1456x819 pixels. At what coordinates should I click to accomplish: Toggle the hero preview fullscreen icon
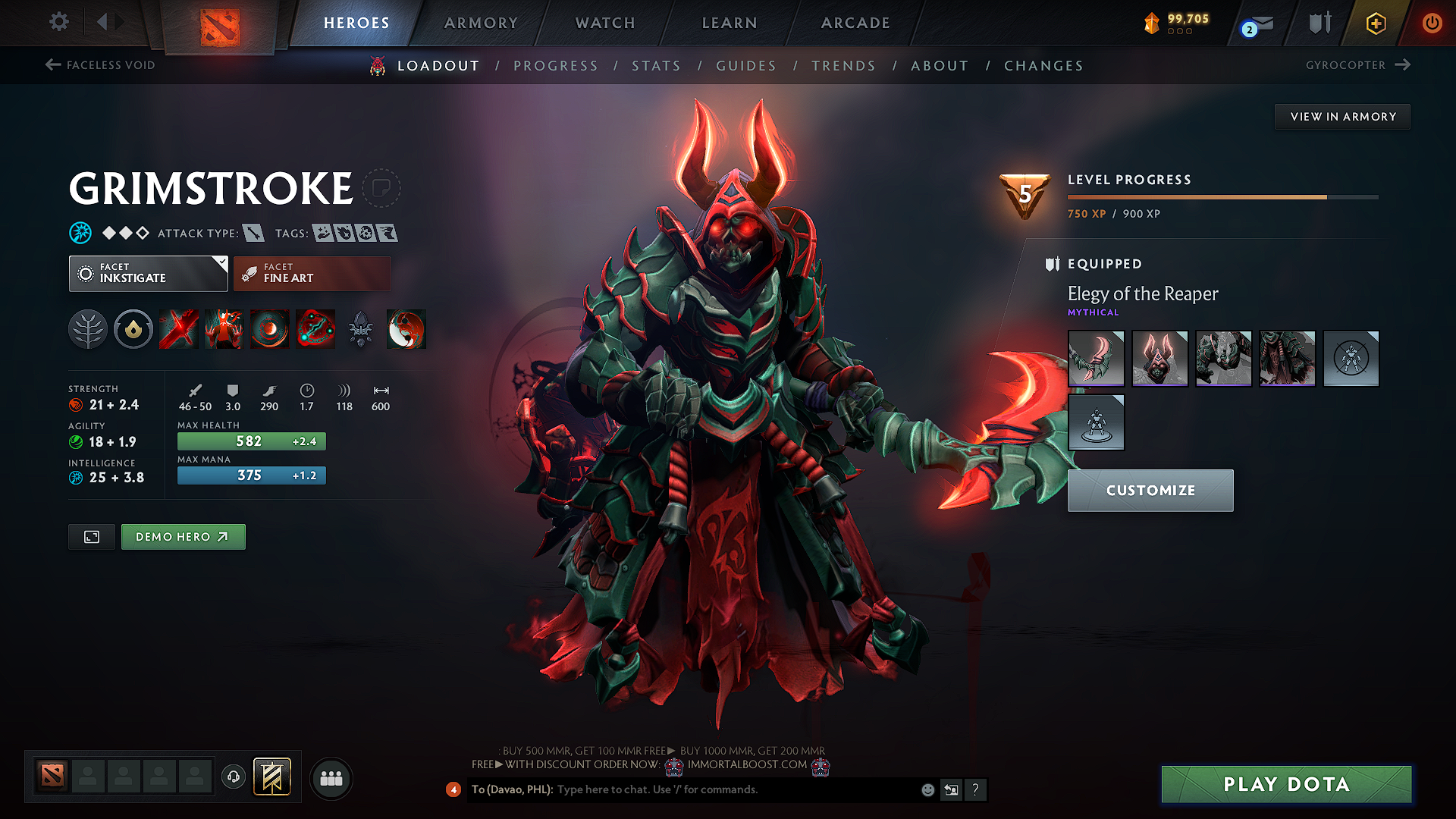coord(91,536)
